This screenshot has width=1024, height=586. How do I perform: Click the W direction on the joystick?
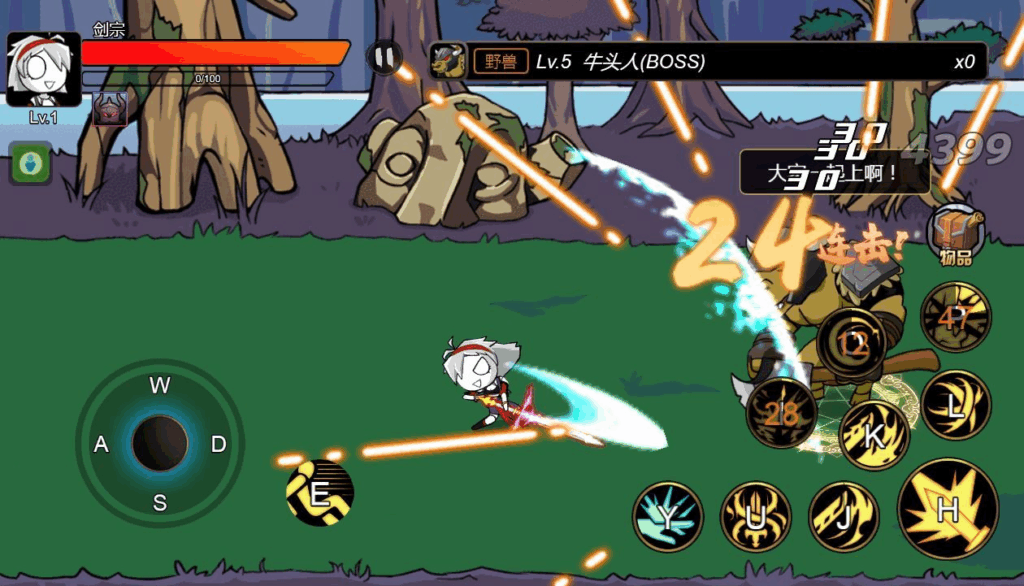pos(159,386)
